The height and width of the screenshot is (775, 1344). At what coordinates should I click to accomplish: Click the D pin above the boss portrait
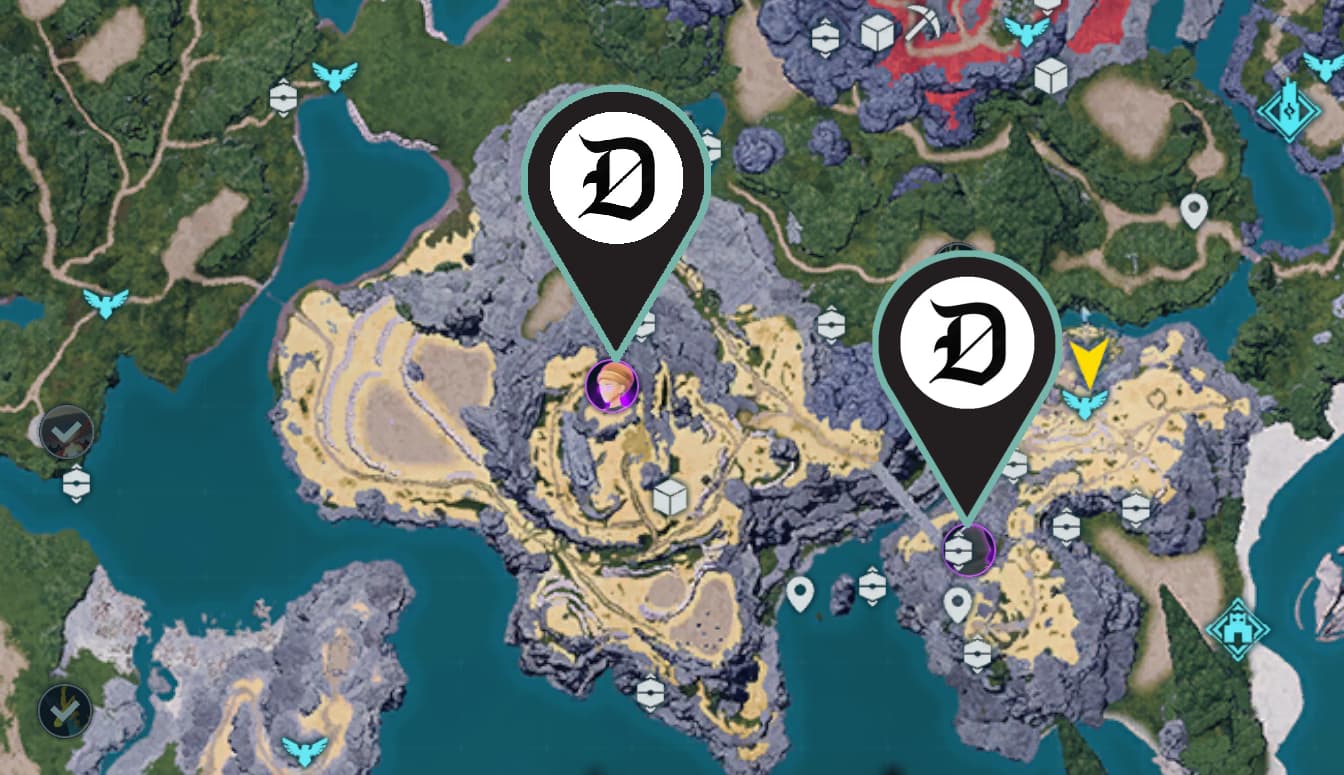point(616,180)
